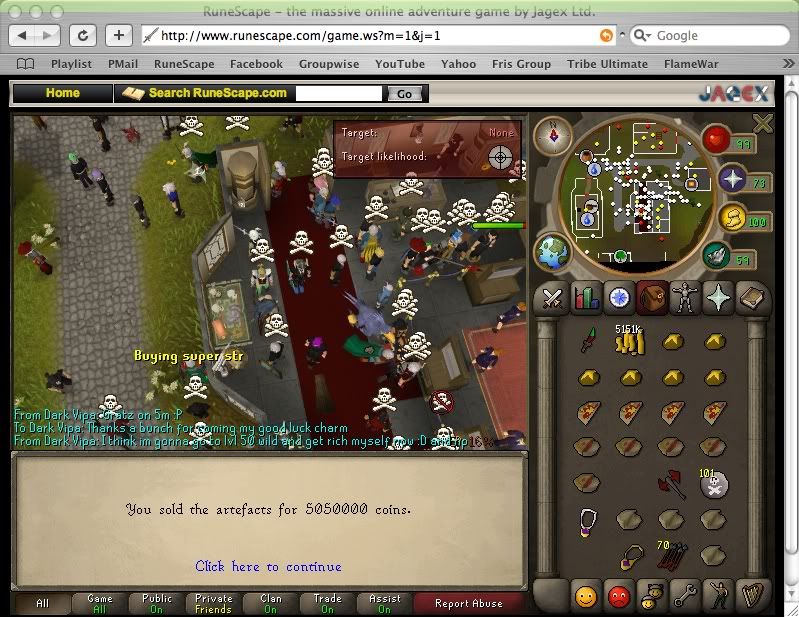The width and height of the screenshot is (799, 617).
Task: Toggle the Trade chat filter
Action: (327, 603)
